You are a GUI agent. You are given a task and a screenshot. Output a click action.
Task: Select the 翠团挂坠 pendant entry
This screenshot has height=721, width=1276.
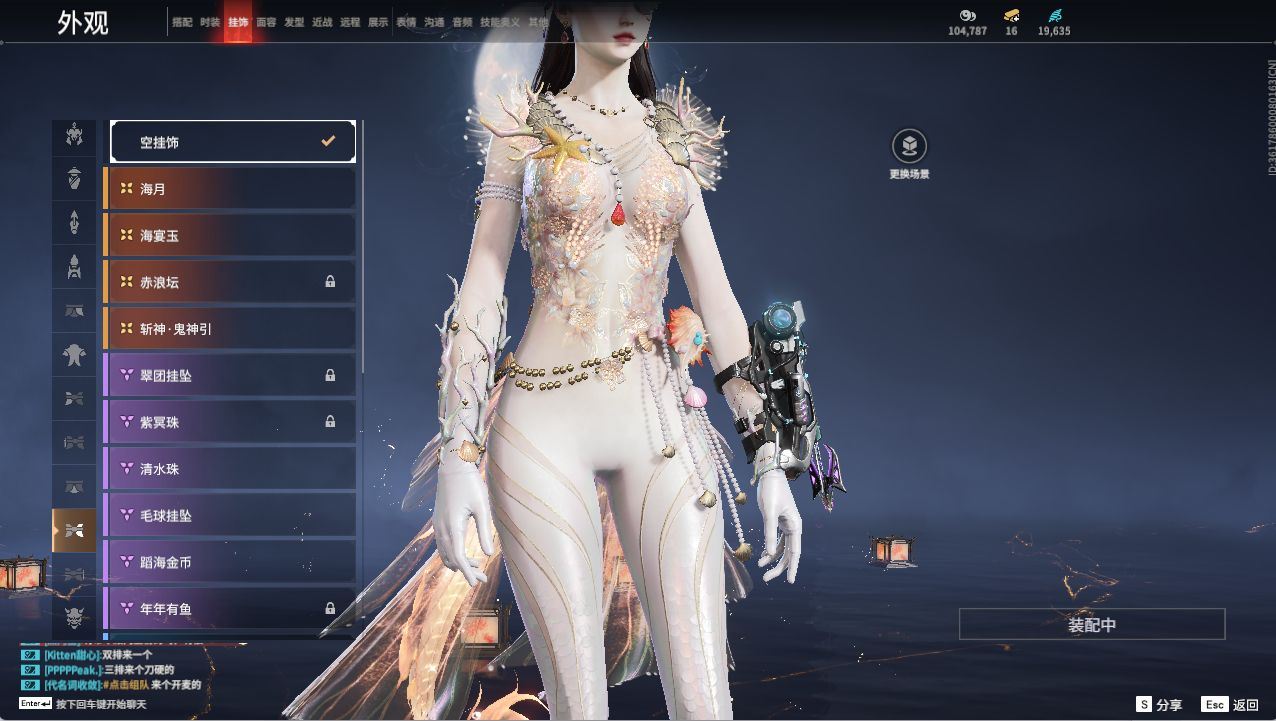(230, 376)
